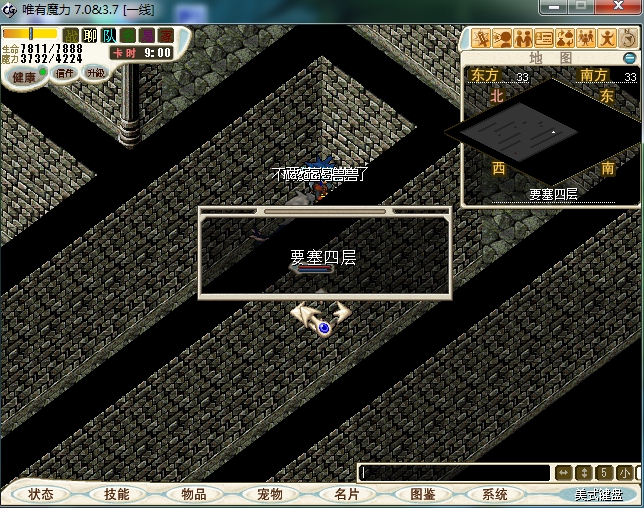Click the chat text input box

pos(454,472)
